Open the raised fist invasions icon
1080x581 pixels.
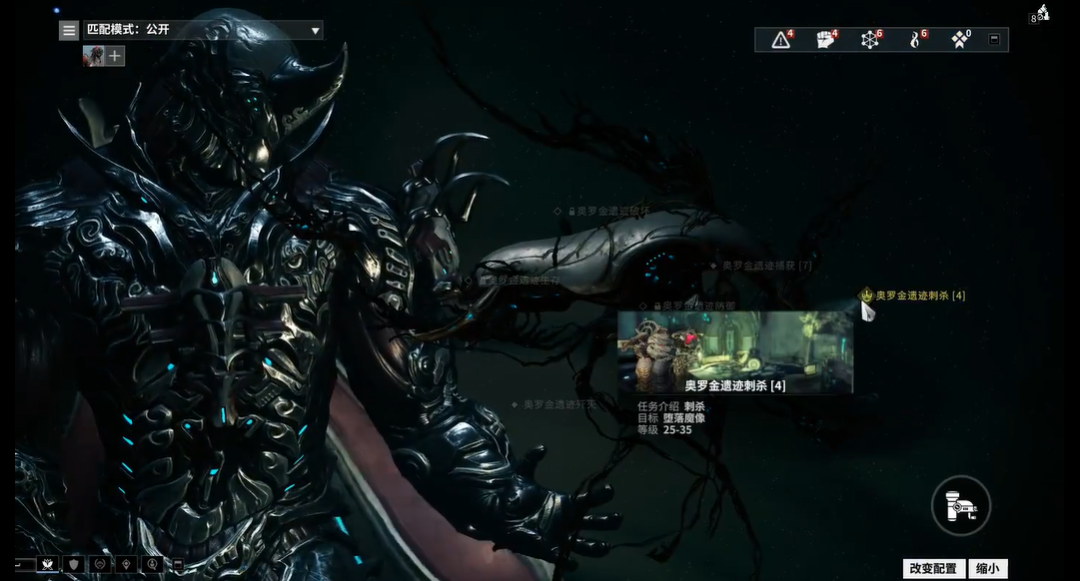click(825, 40)
